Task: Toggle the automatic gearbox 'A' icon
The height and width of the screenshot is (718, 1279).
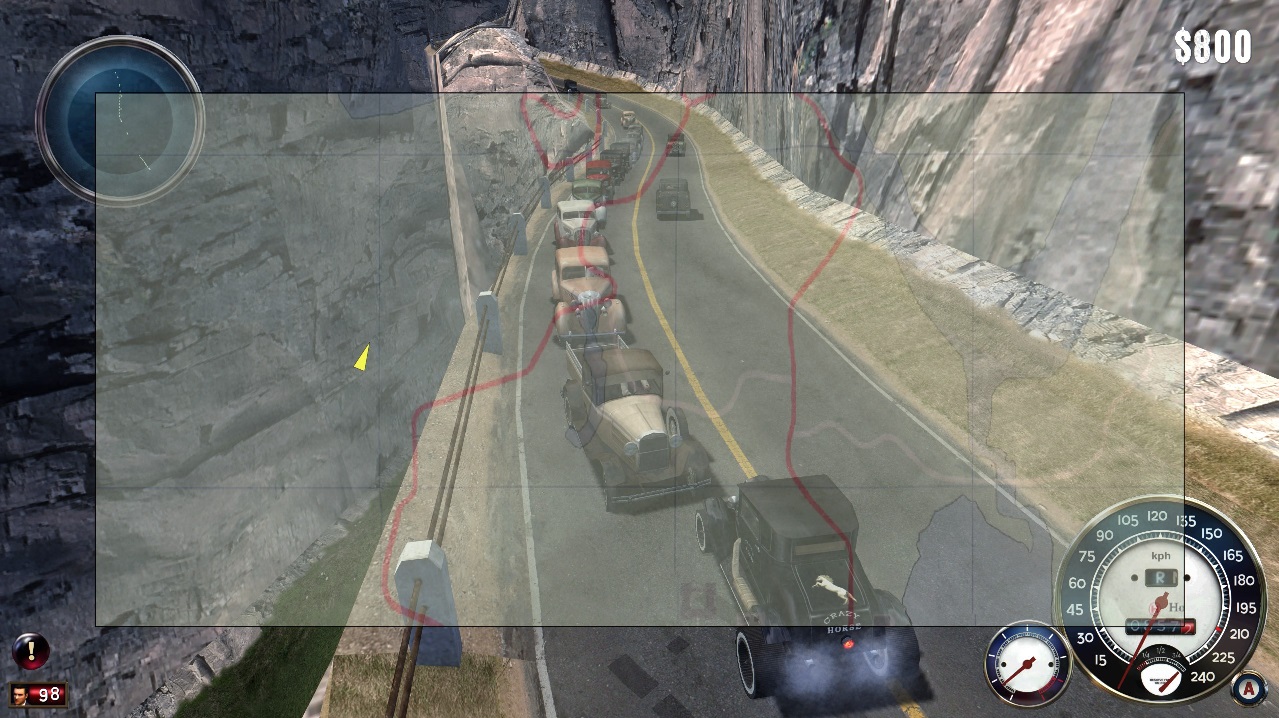Action: click(1246, 689)
